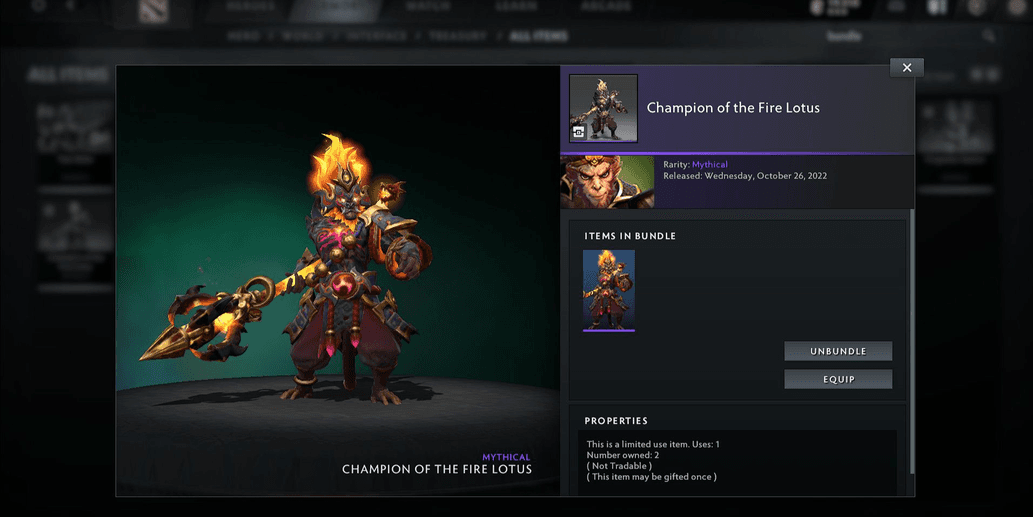Select the bundled item thumbnail under Items in Bundle
This screenshot has width=1033, height=517.
point(609,290)
